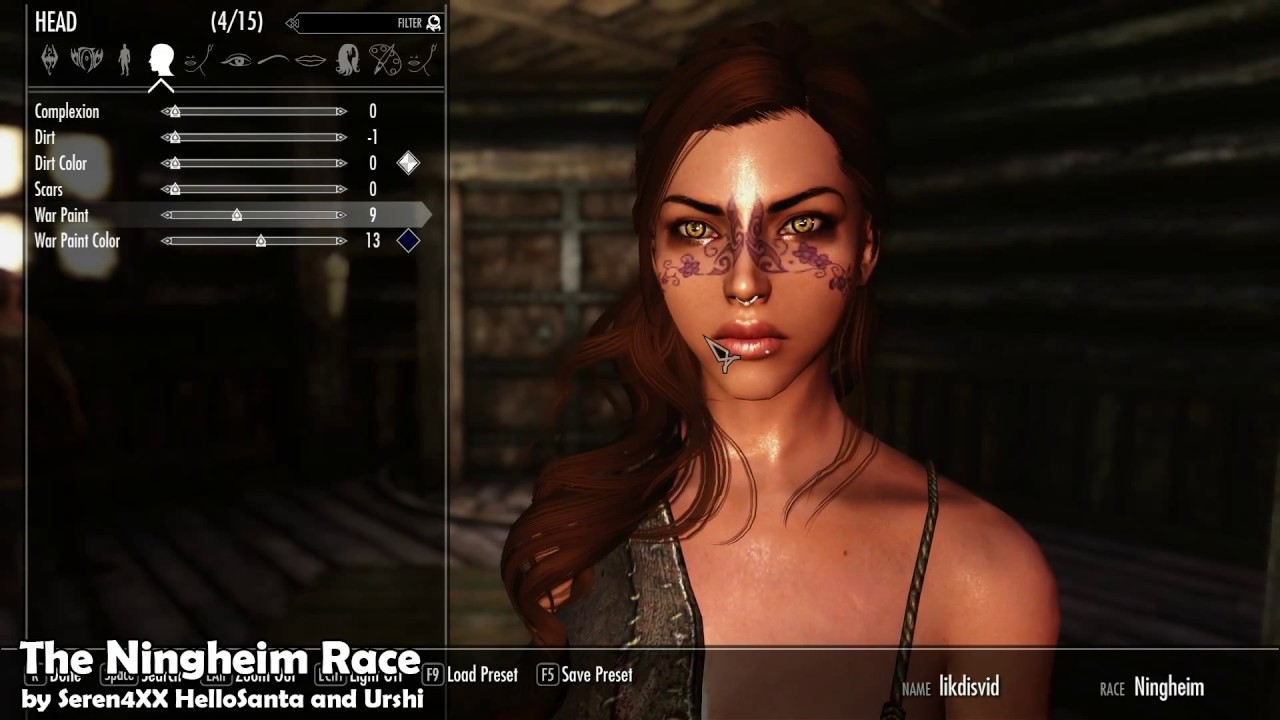Click on the Dirt slider track
The image size is (1280, 720).
(254, 138)
